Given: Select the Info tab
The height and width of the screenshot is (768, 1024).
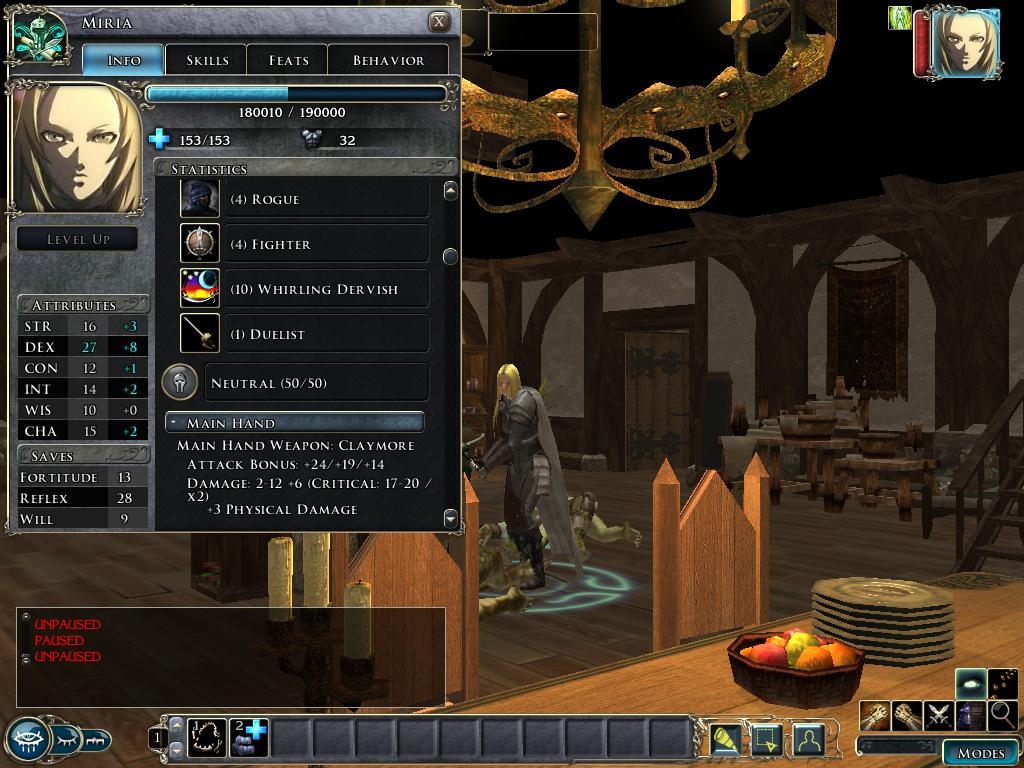Looking at the screenshot, I should [123, 60].
